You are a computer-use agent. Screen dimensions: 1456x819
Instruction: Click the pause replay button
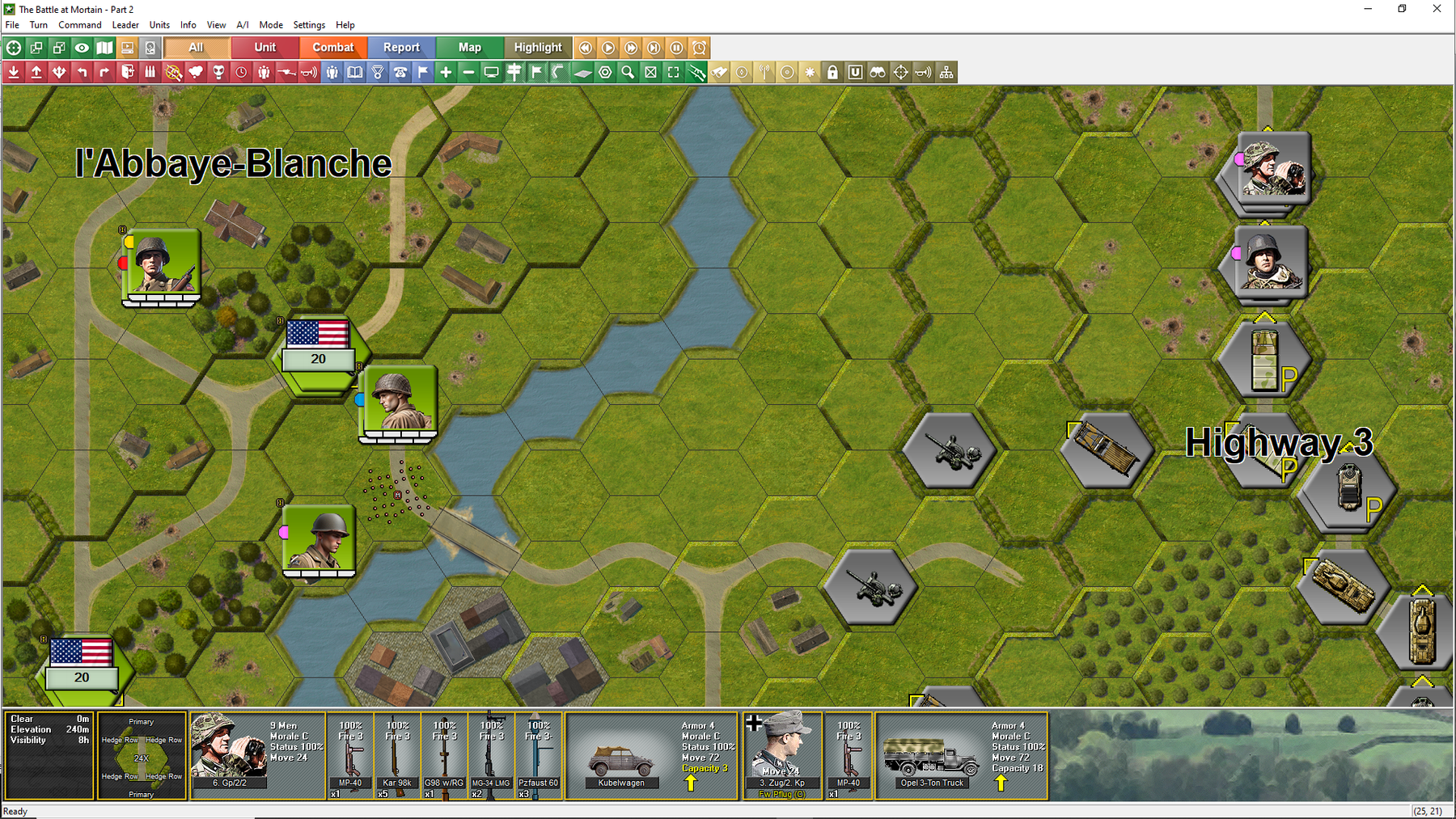pyautogui.click(x=676, y=48)
